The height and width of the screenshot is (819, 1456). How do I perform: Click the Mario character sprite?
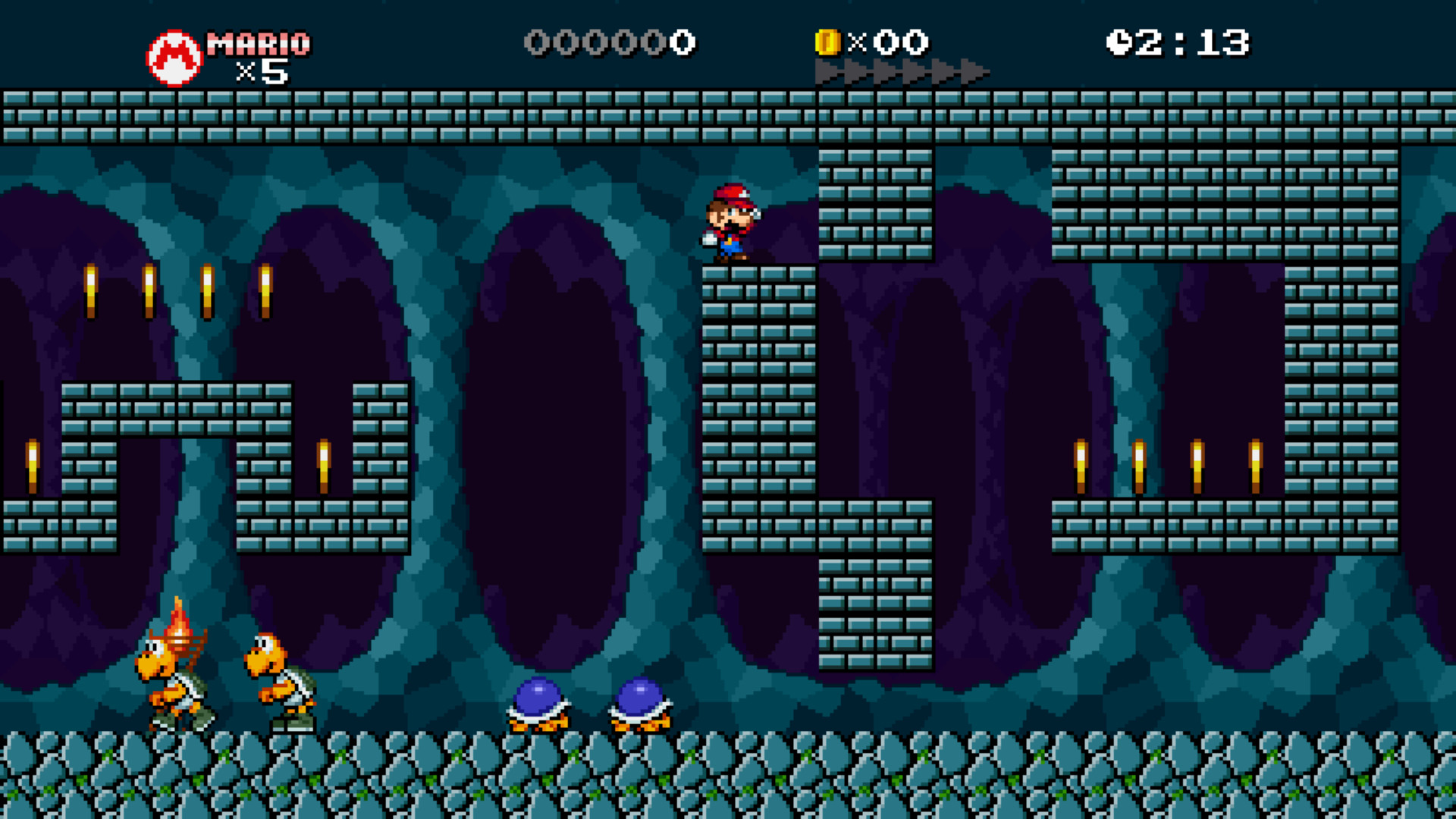pyautogui.click(x=730, y=220)
